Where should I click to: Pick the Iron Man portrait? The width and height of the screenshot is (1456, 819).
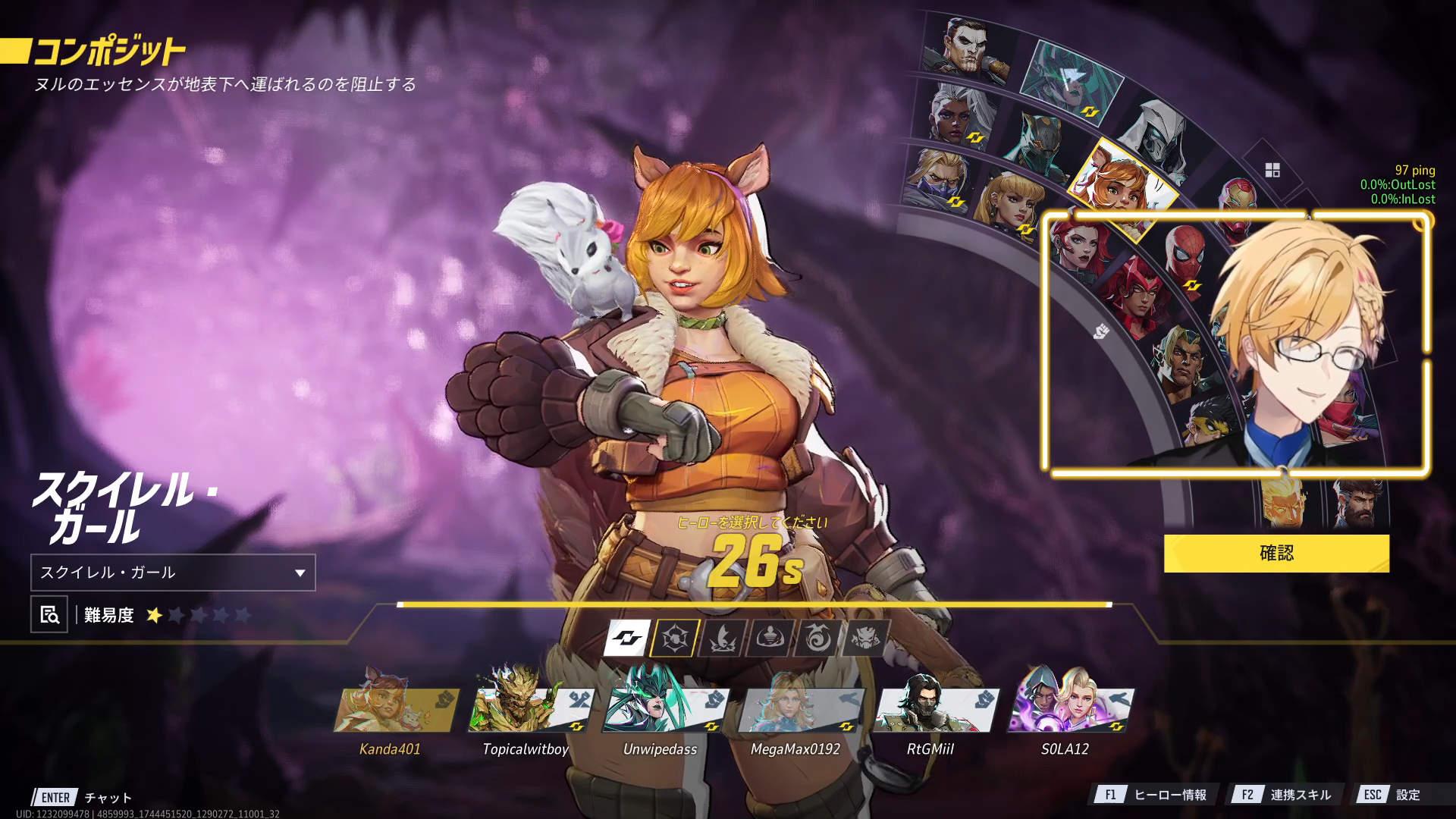tap(1236, 202)
